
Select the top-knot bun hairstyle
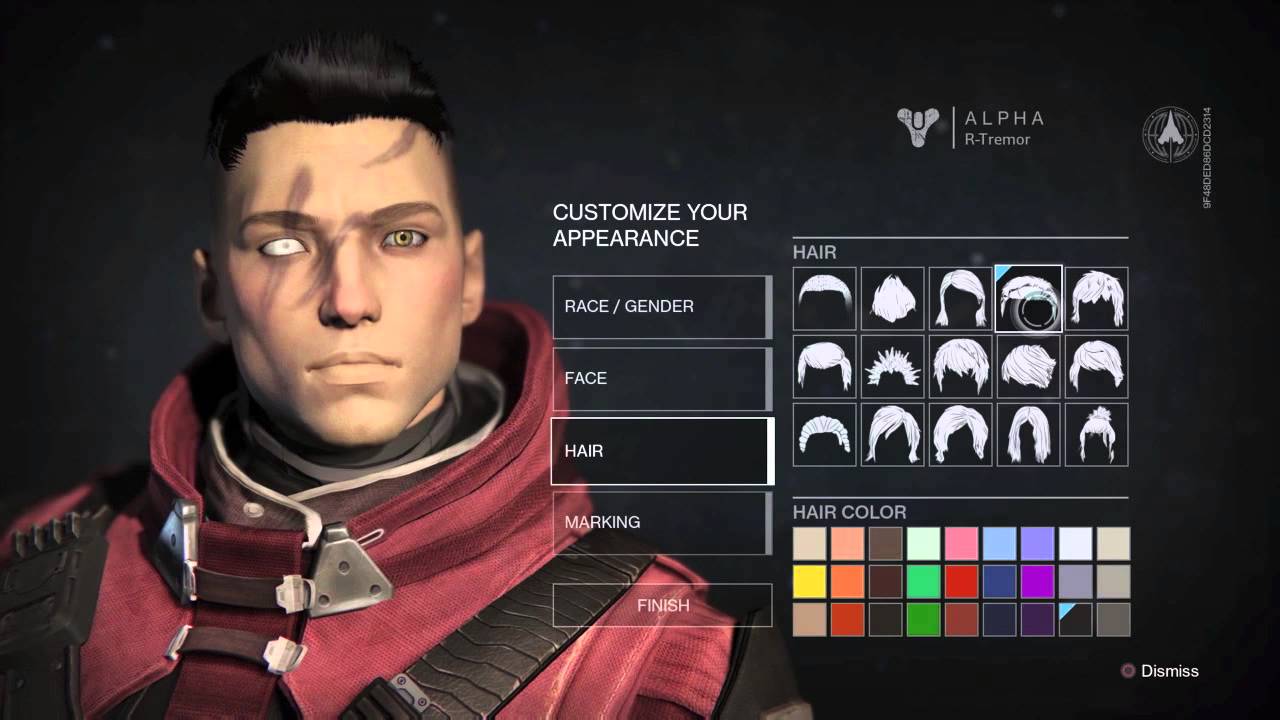coord(1096,434)
